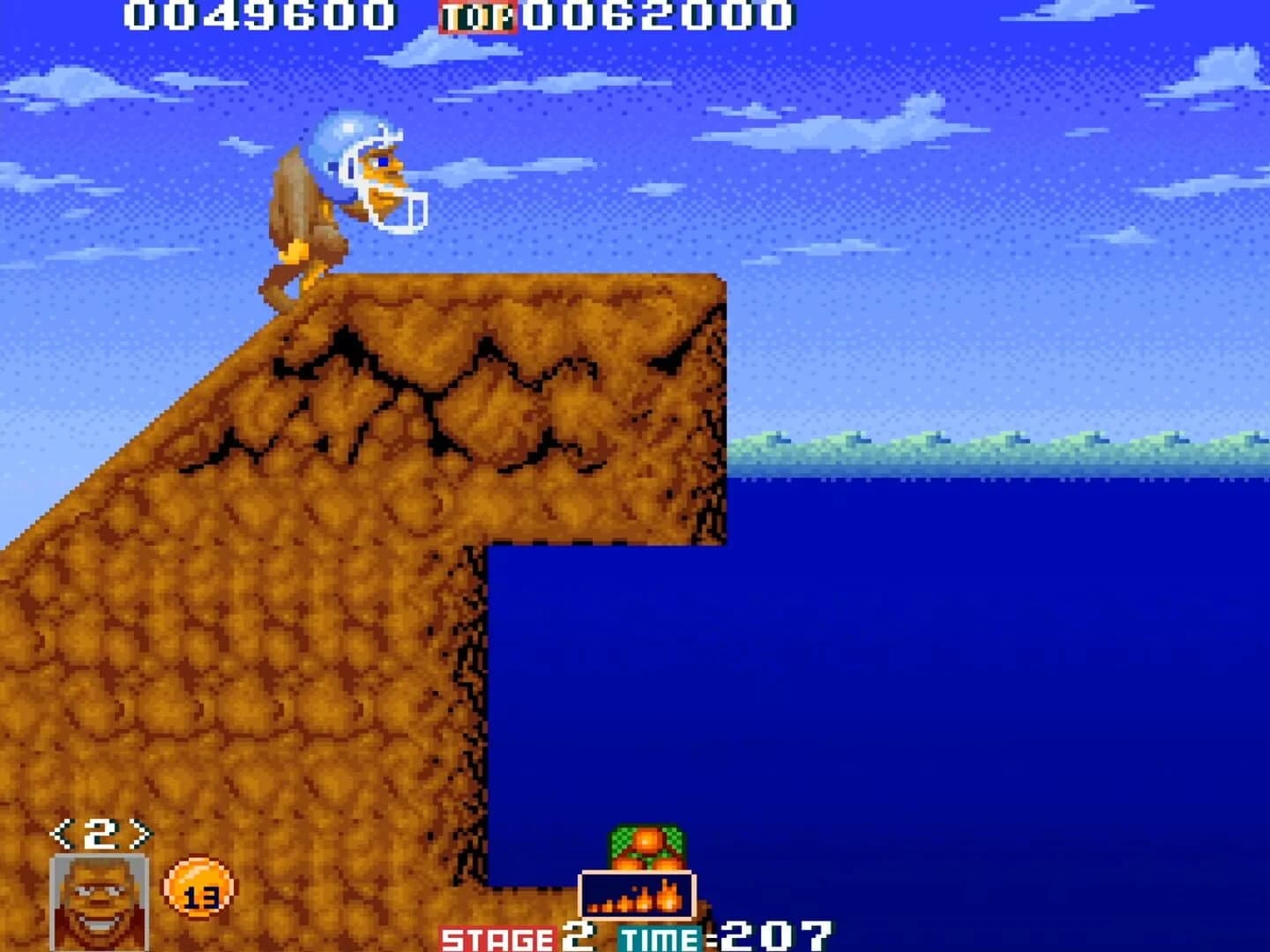The image size is (1270, 952).
Task: Click the largest flame in the power meter
Action: point(668,894)
